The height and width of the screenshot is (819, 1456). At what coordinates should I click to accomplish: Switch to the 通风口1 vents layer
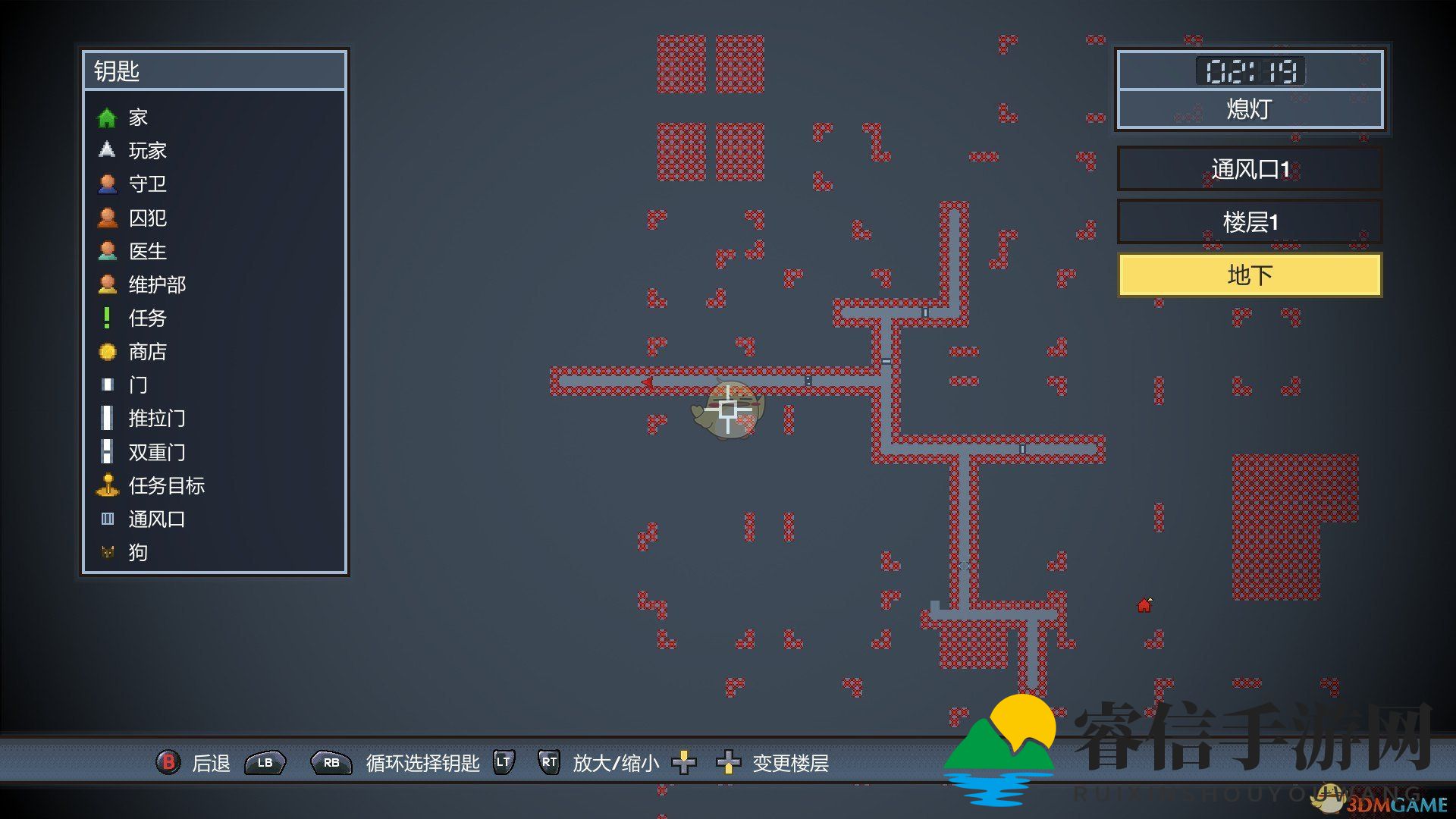point(1249,169)
